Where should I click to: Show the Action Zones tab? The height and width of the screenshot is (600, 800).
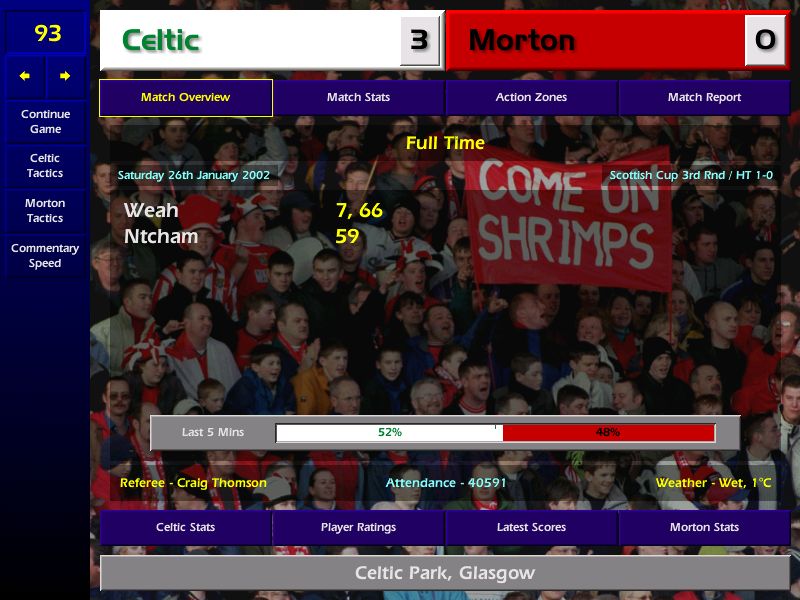pyautogui.click(x=531, y=97)
